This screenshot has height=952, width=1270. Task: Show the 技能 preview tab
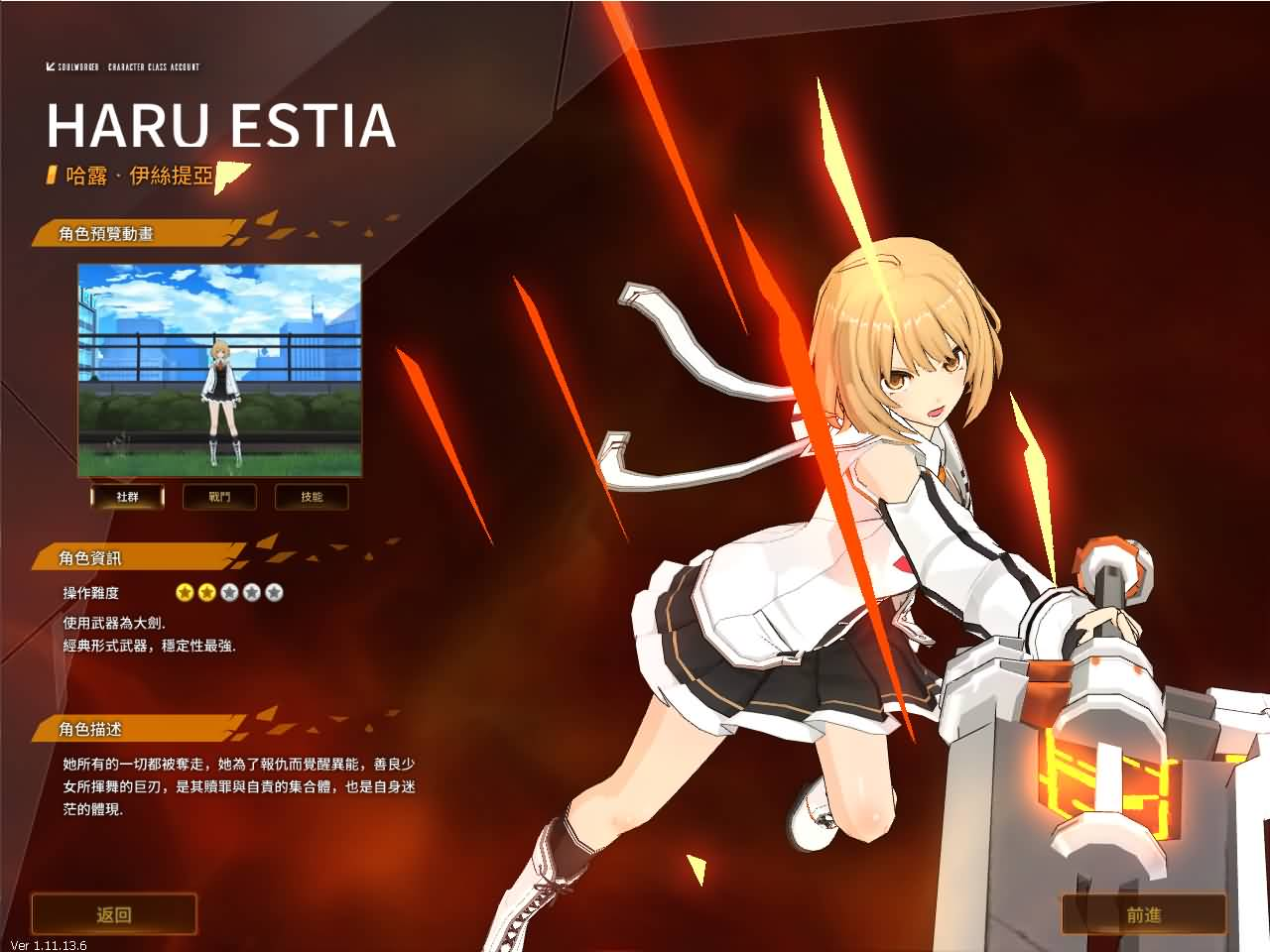click(x=312, y=496)
